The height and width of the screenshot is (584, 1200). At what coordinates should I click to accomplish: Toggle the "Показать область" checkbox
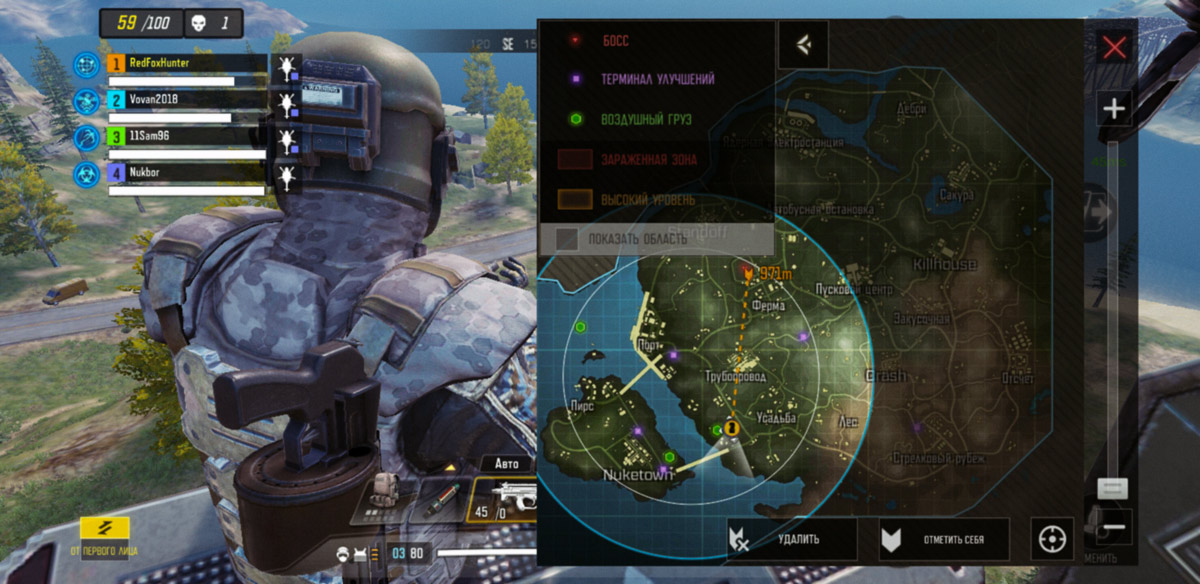coord(567,239)
